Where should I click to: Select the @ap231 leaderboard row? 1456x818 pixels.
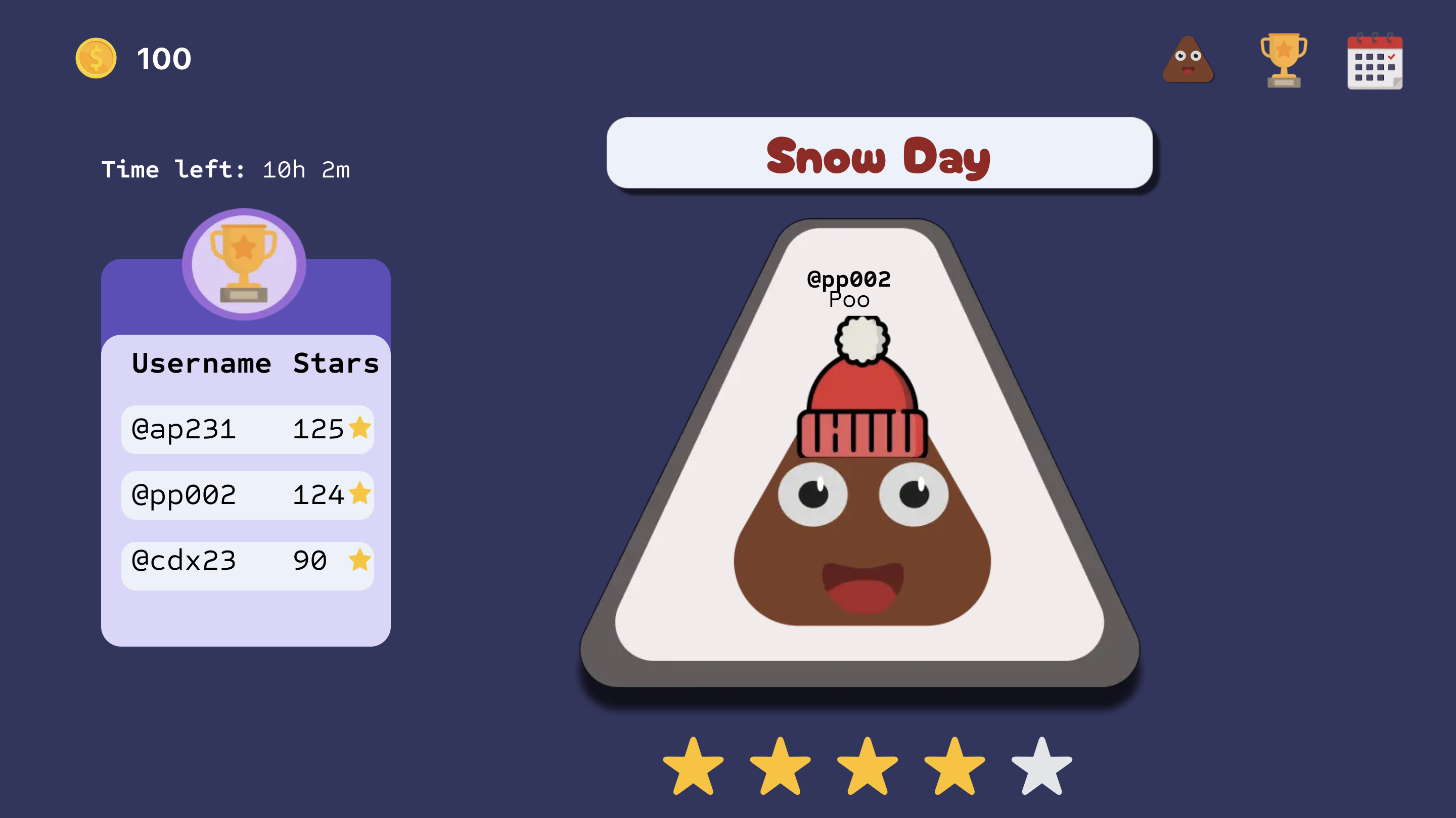pos(248,429)
